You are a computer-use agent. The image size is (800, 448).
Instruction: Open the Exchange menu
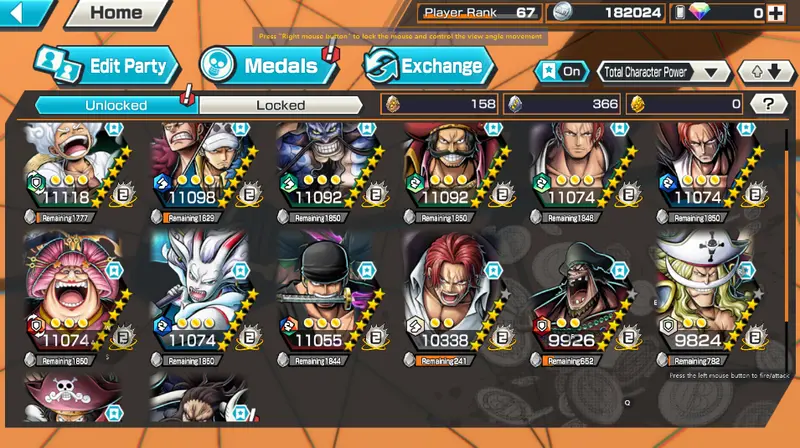tap(428, 67)
